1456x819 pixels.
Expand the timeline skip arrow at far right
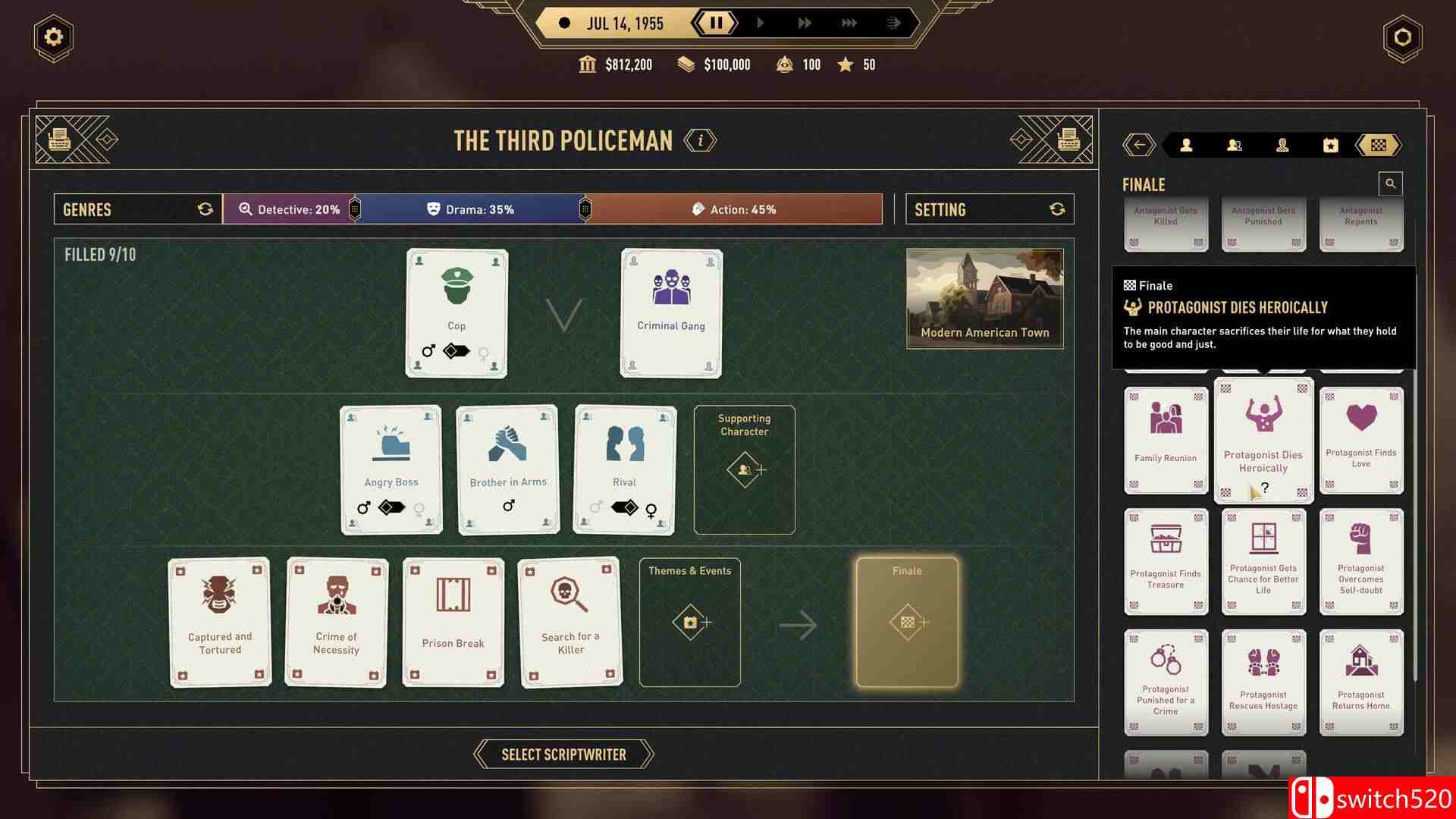(893, 22)
